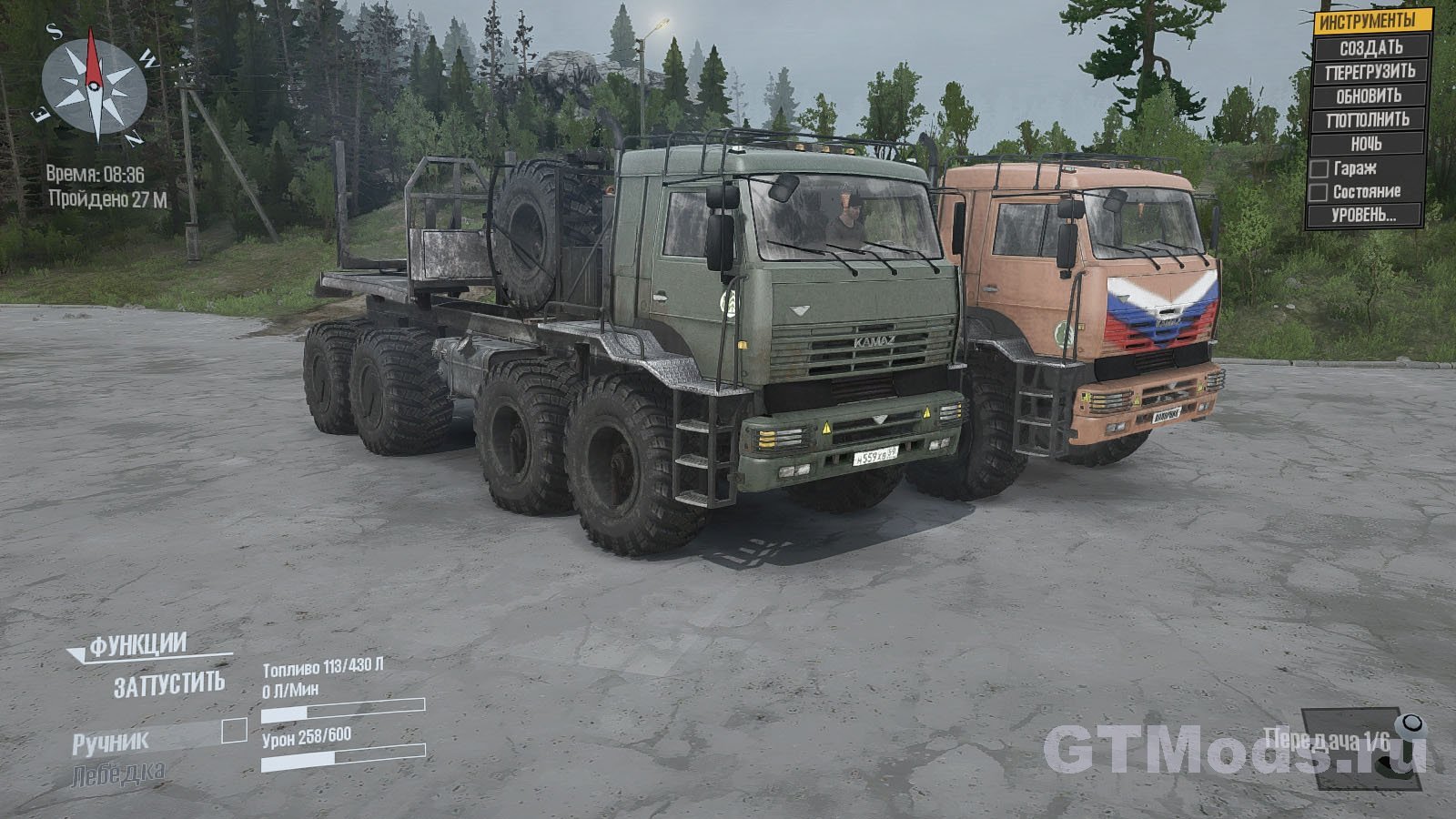Viewport: 1456px width, 819px height.
Task: Toggle the Гараж checkbox
Action: tap(1319, 169)
